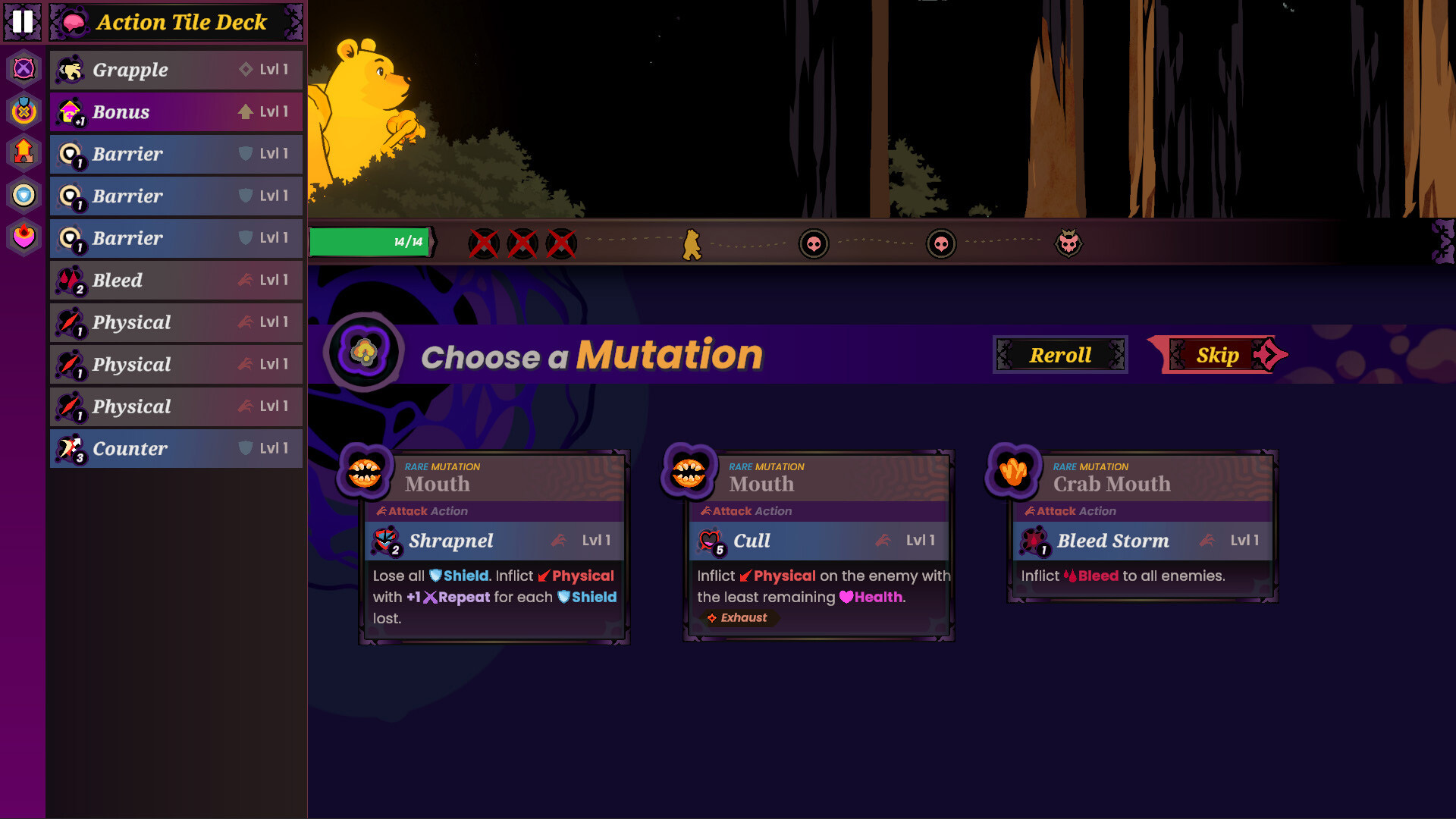
Task: Pause the game
Action: 23,21
